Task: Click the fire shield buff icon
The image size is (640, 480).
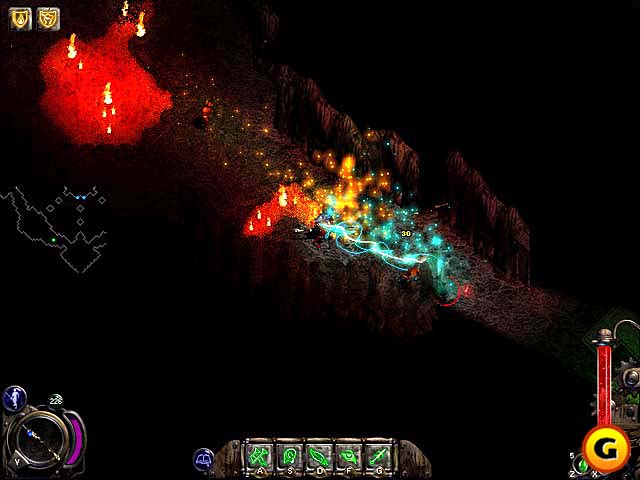Action: (x=20, y=18)
